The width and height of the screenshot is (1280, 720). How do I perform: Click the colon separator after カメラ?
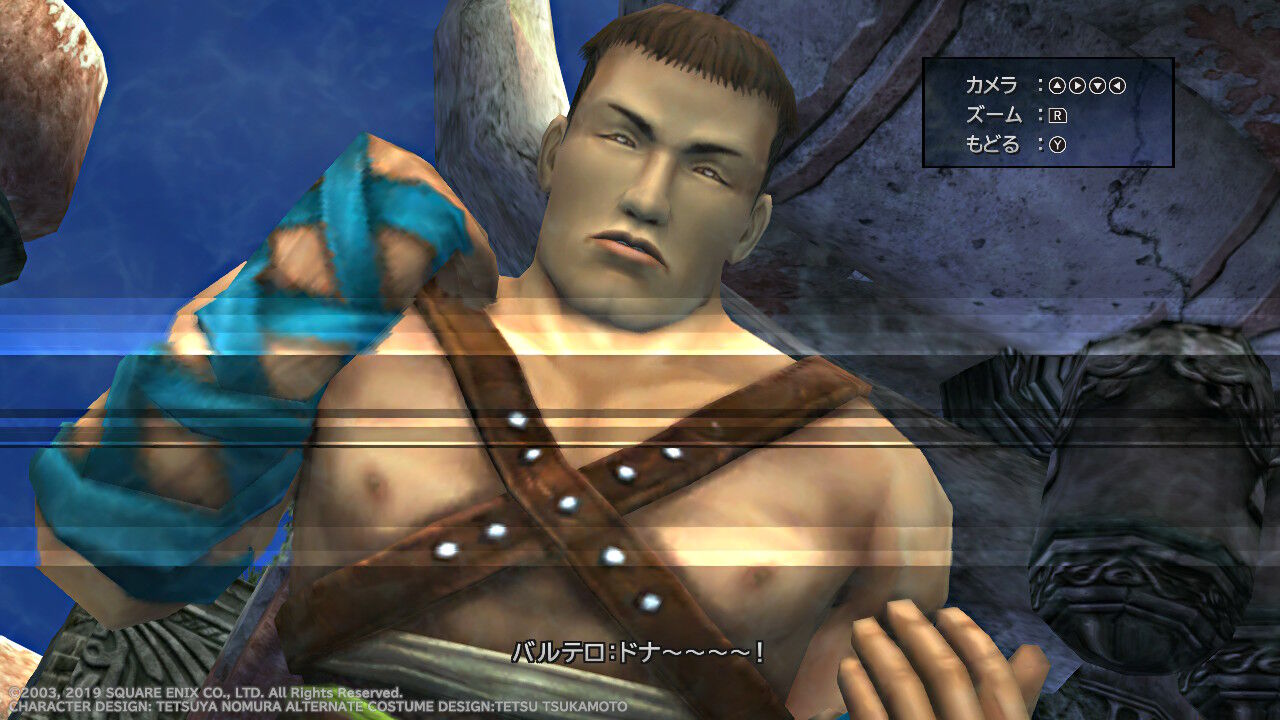1042,84
